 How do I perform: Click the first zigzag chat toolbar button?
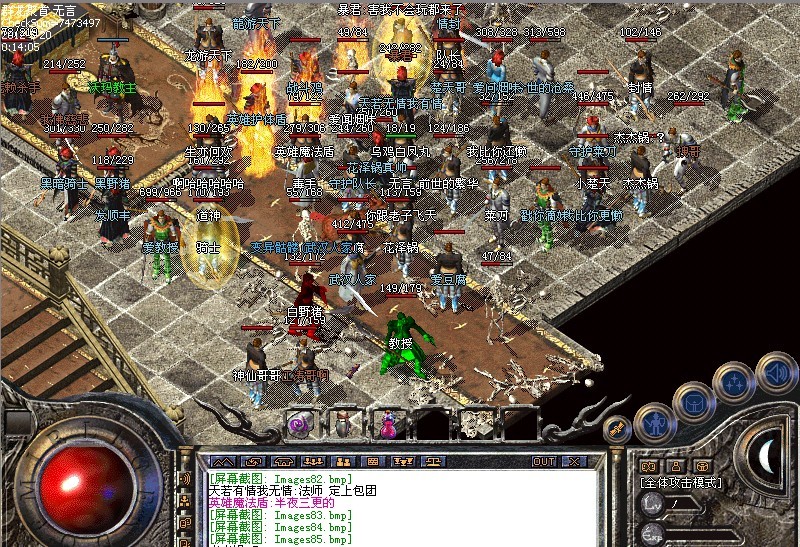click(x=220, y=462)
